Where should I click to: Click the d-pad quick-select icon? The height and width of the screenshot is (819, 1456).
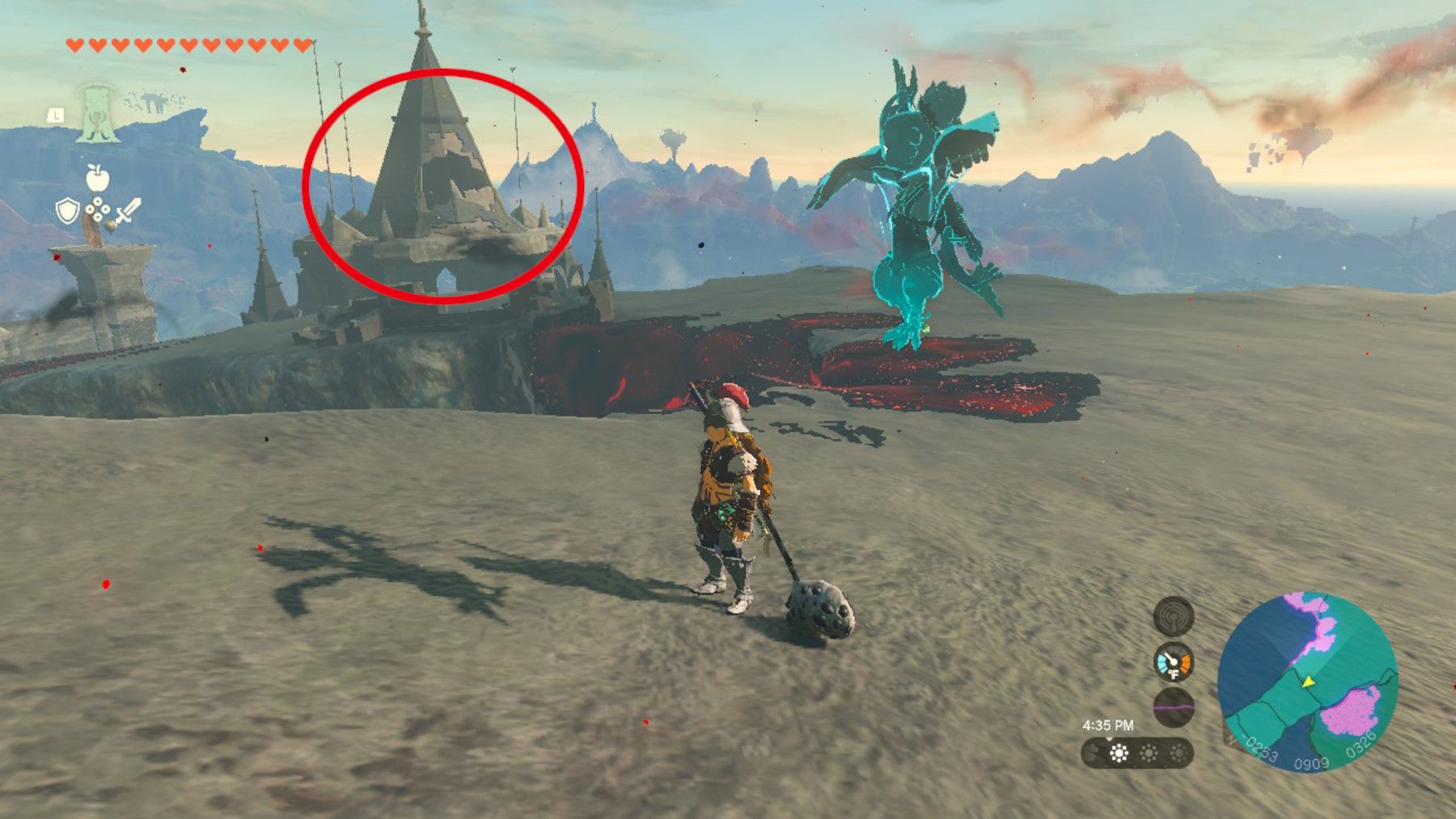99,208
